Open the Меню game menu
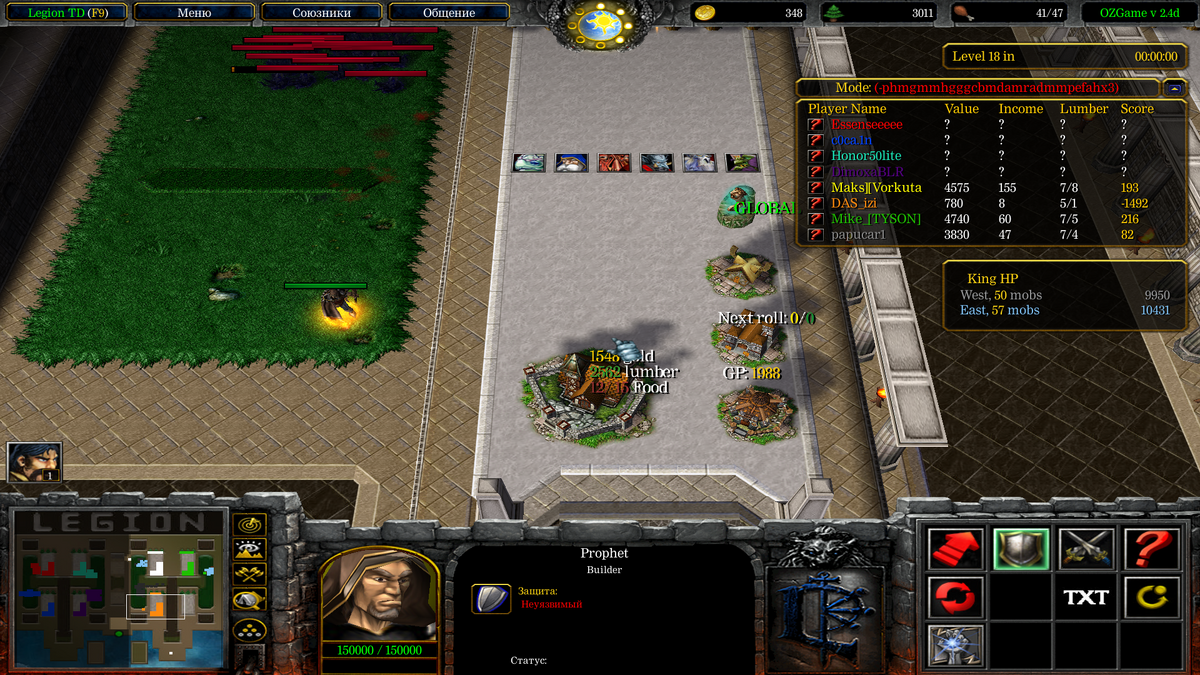 [x=193, y=13]
